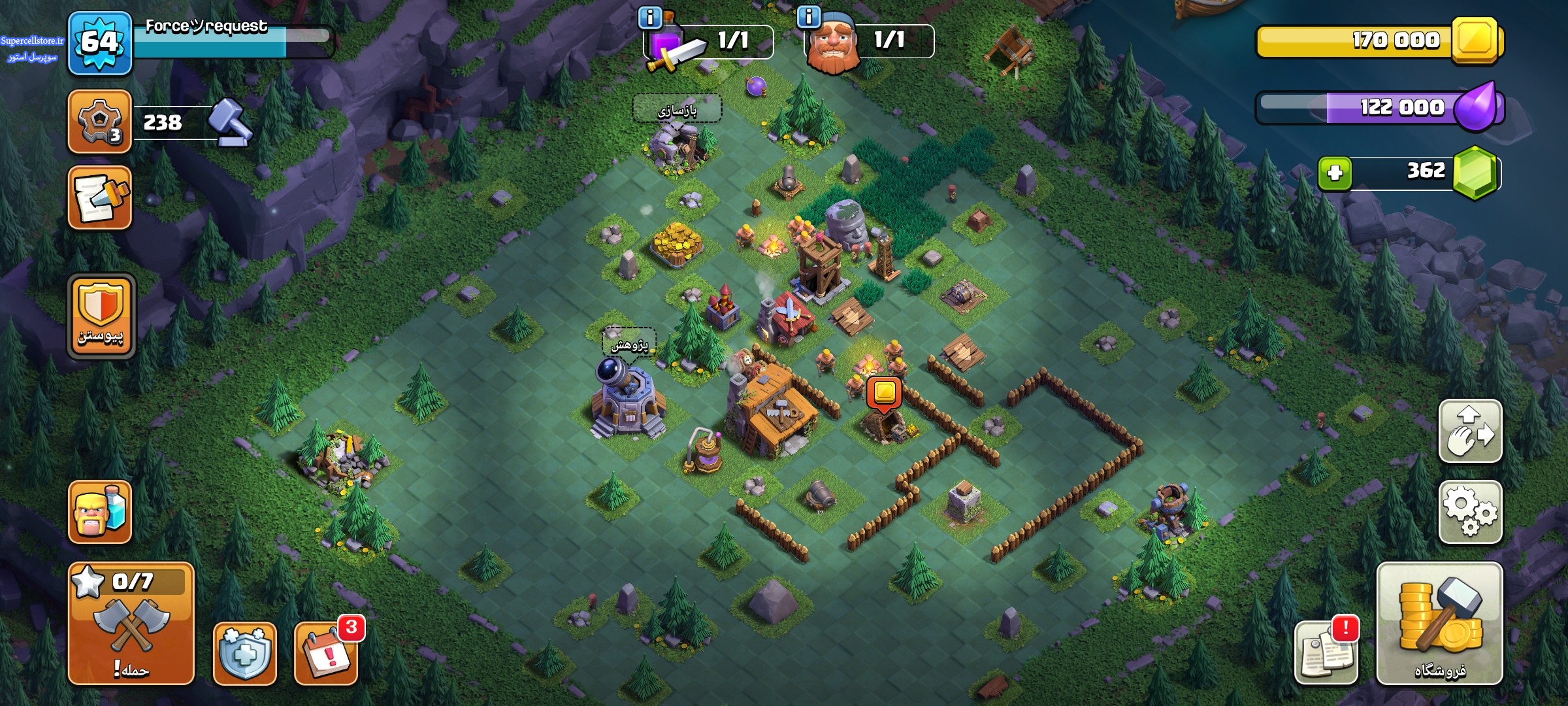Image resolution: width=1568 pixels, height=706 pixels.
Task: Collect gold from the gold mine bubble
Action: pyautogui.click(x=884, y=394)
